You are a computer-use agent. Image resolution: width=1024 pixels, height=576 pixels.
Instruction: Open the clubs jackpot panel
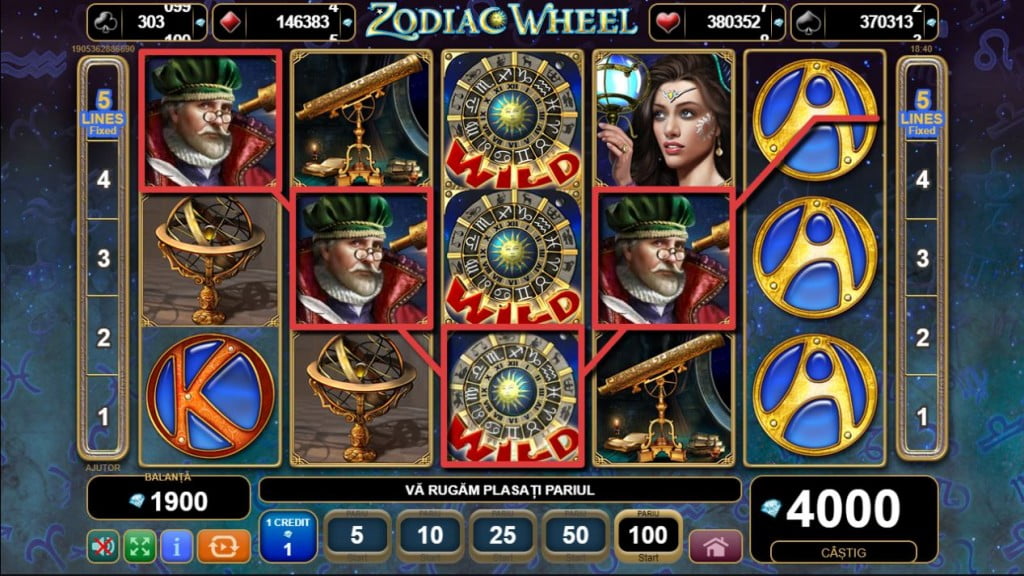pyautogui.click(x=148, y=21)
